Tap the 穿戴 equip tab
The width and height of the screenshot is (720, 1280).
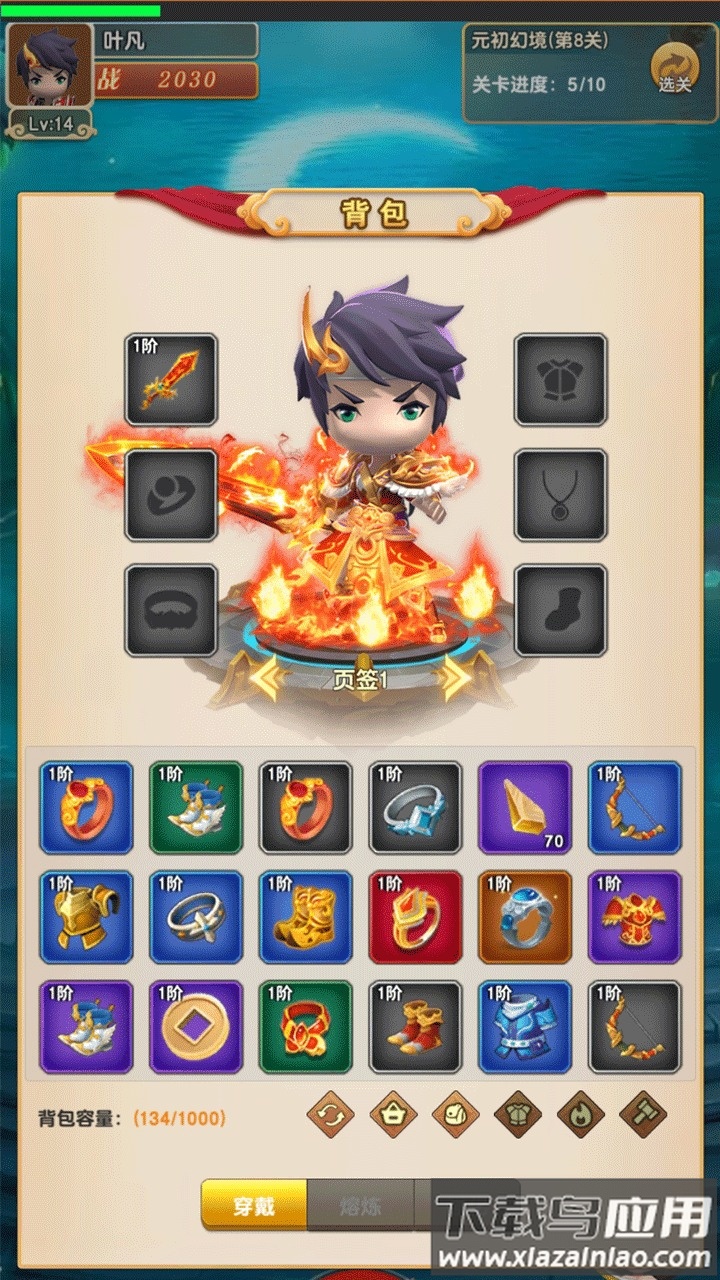click(253, 1205)
